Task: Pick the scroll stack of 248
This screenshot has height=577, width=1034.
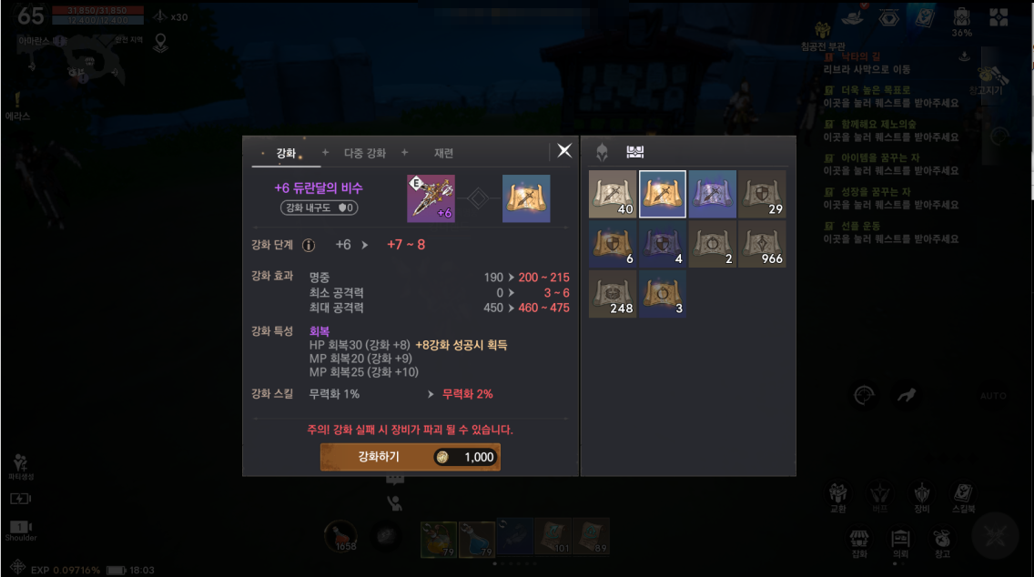Action: 613,294
